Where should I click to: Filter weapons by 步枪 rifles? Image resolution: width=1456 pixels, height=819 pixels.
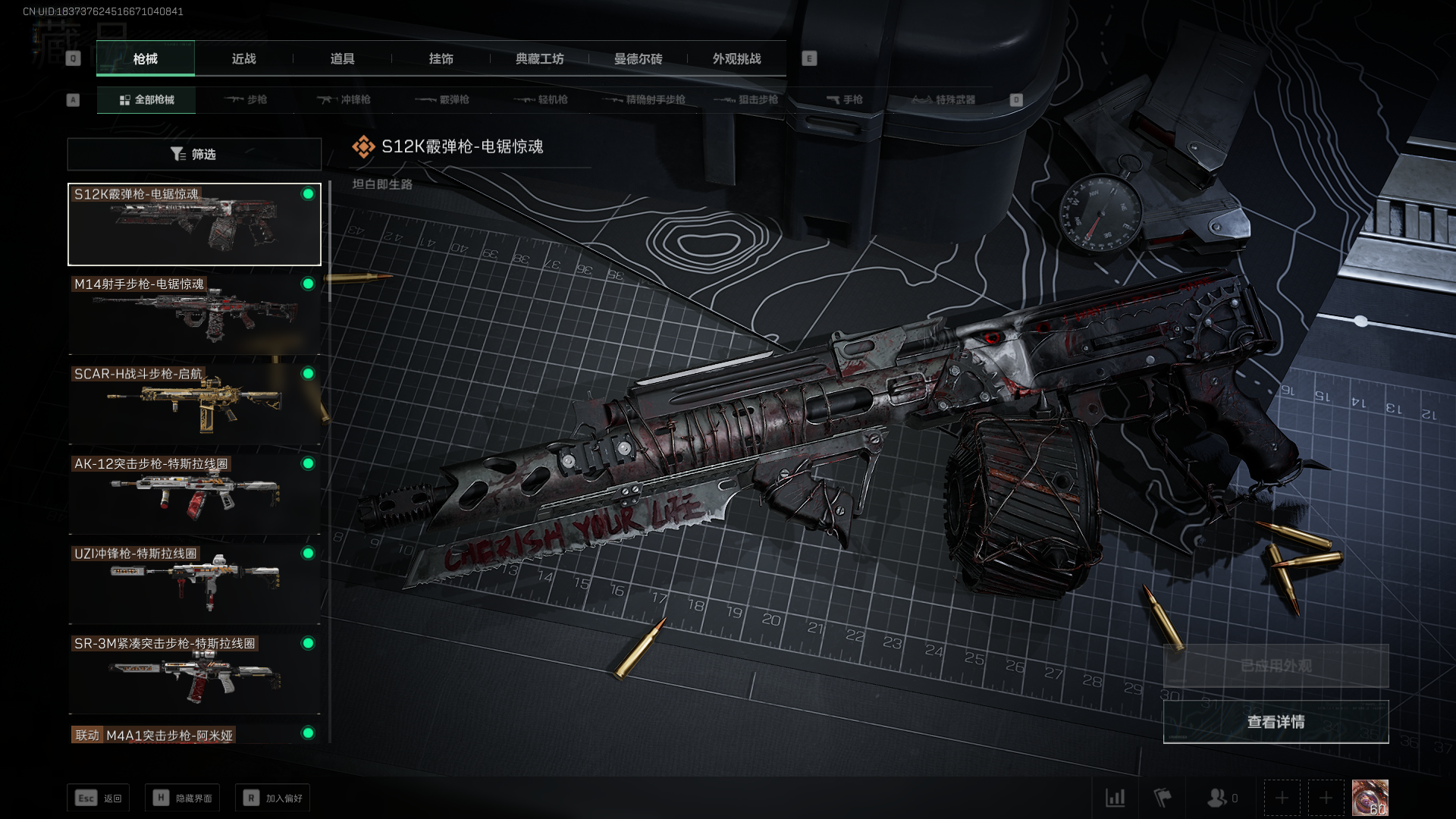246,99
